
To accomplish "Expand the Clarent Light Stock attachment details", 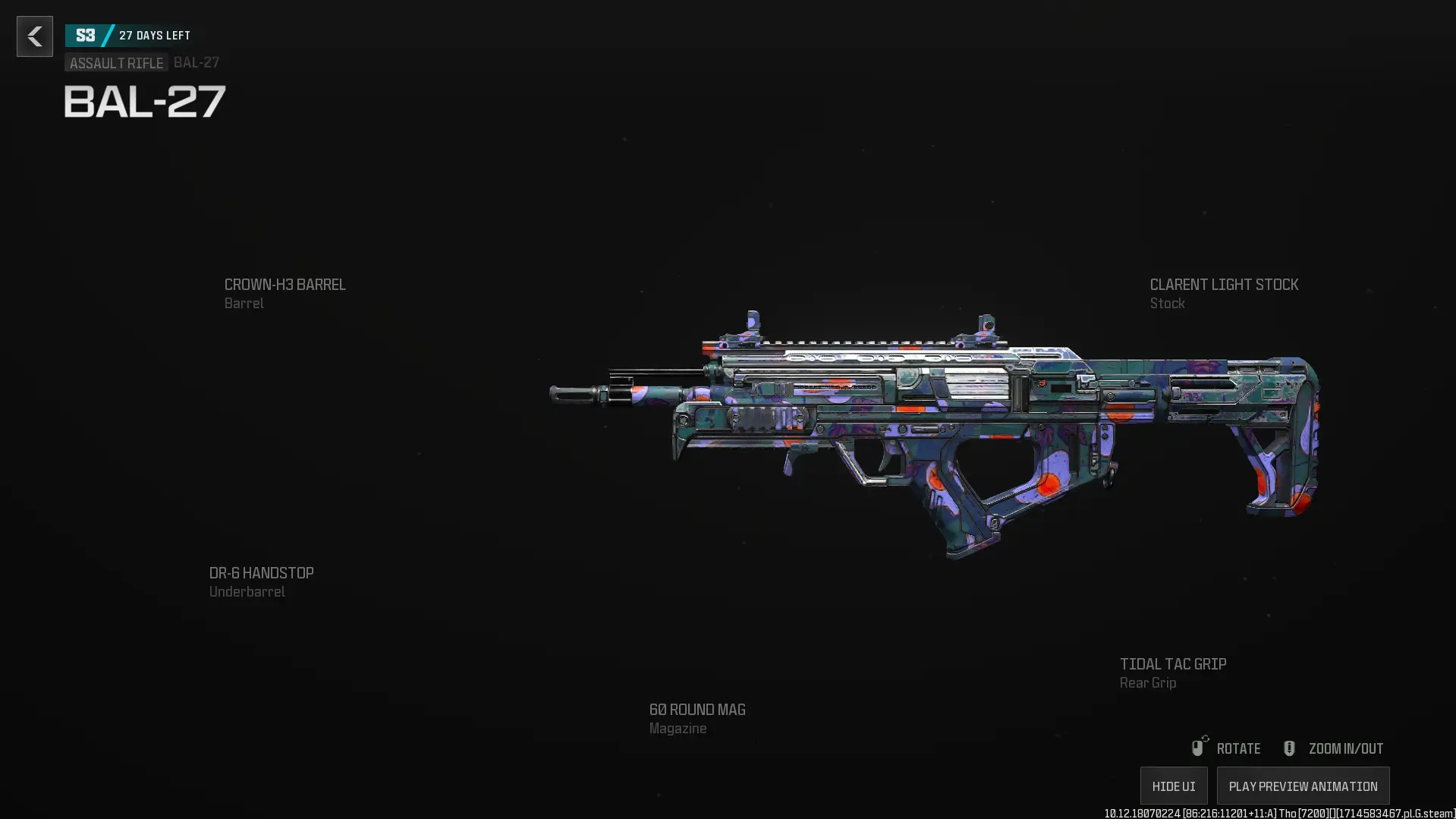I will pyautogui.click(x=1224, y=293).
